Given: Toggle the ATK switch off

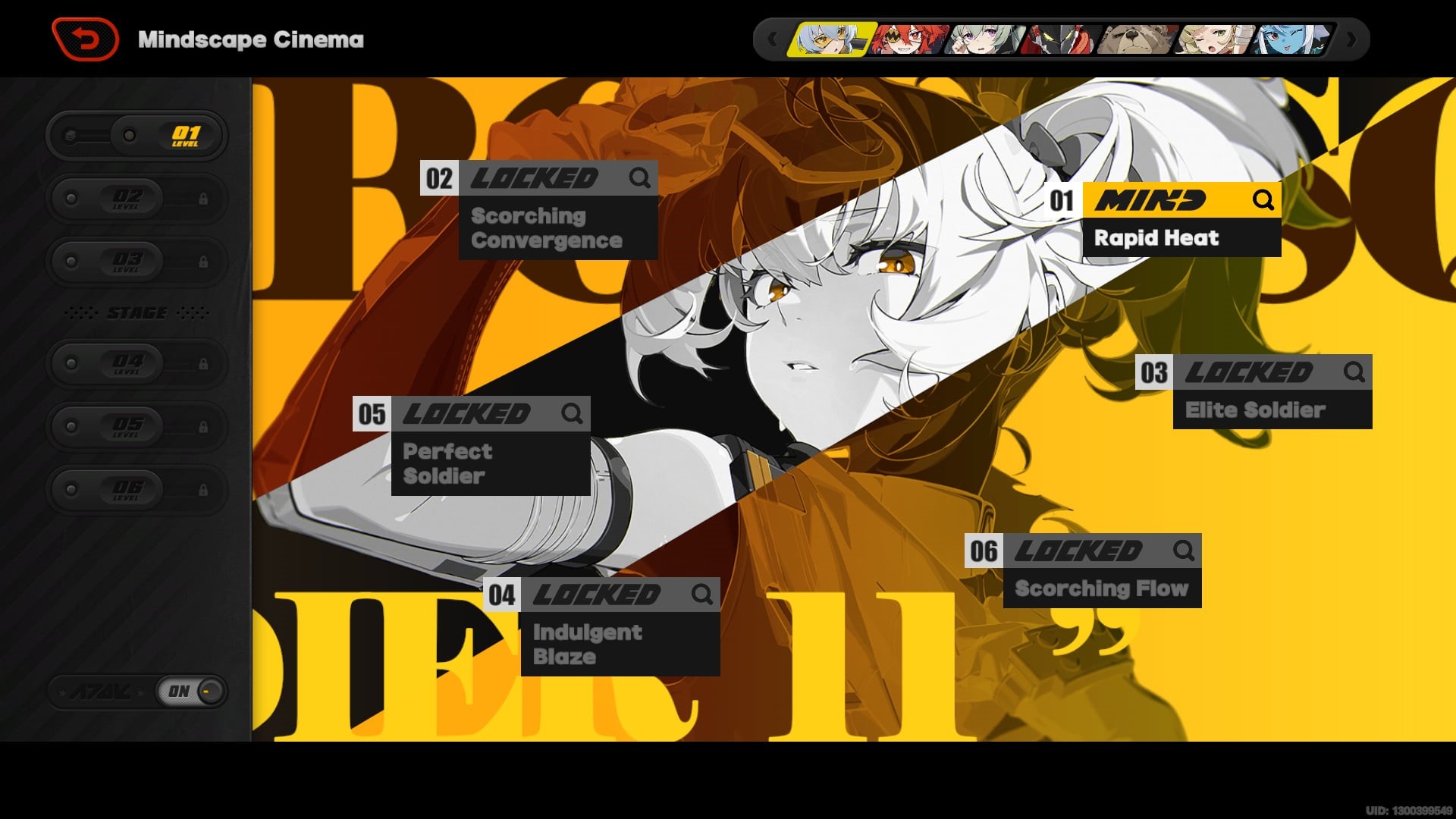Looking at the screenshot, I should tap(187, 691).
